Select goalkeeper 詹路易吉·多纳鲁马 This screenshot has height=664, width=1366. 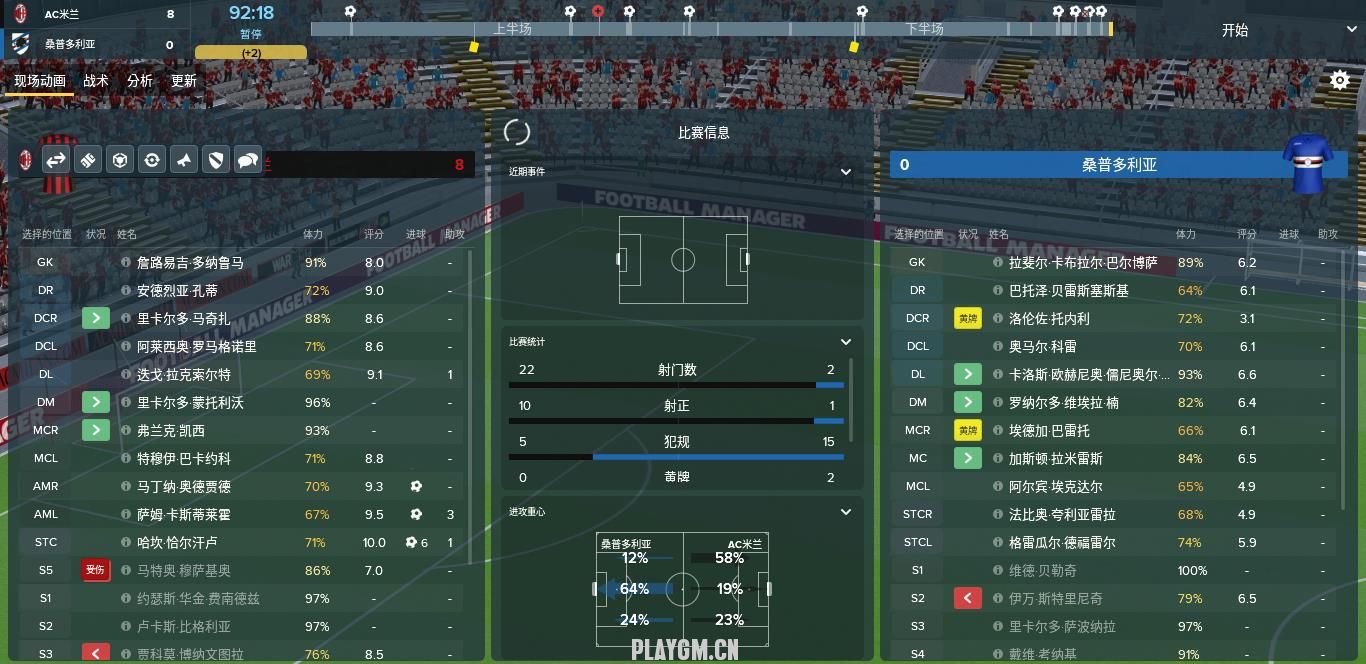(190, 262)
